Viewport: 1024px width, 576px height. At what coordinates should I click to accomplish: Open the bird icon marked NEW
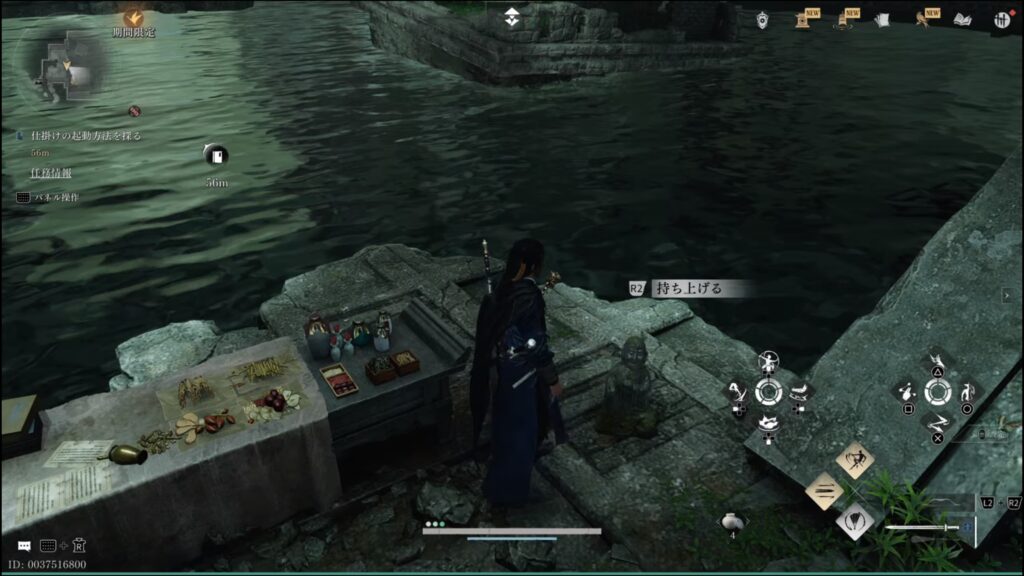tap(922, 19)
